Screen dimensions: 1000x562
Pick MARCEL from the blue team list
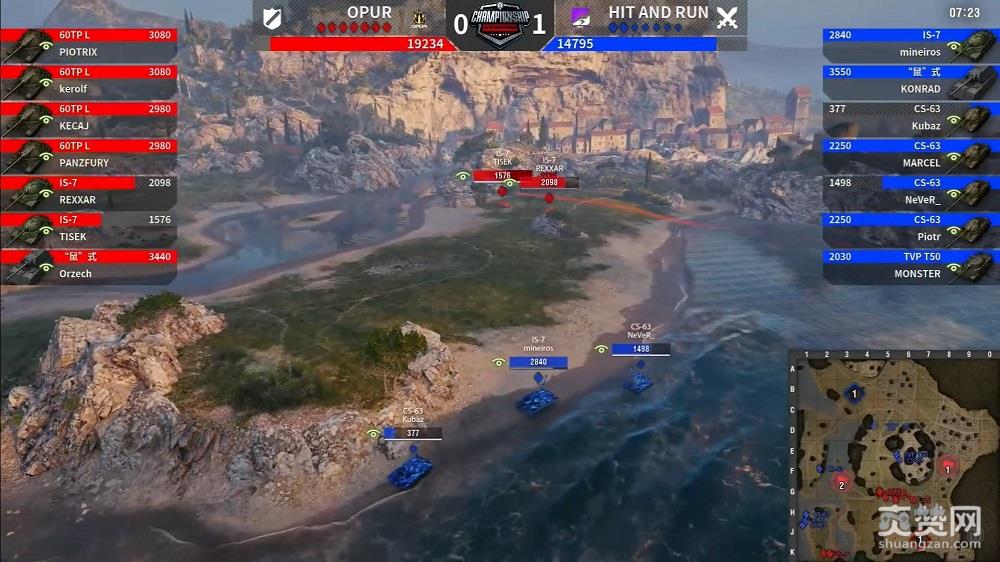(x=908, y=155)
